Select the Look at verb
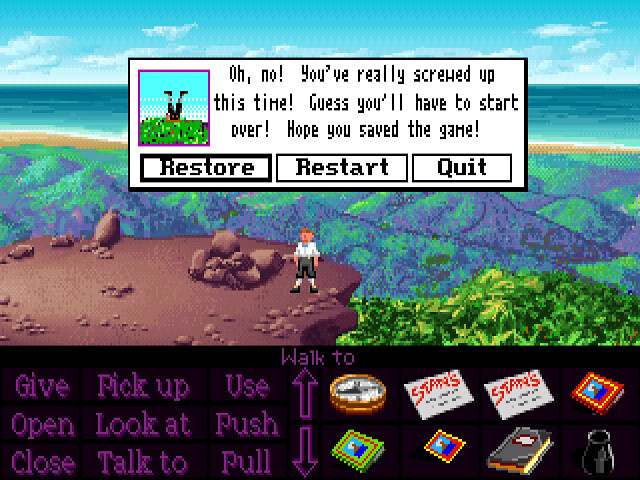Image resolution: width=640 pixels, height=480 pixels. [x=144, y=424]
